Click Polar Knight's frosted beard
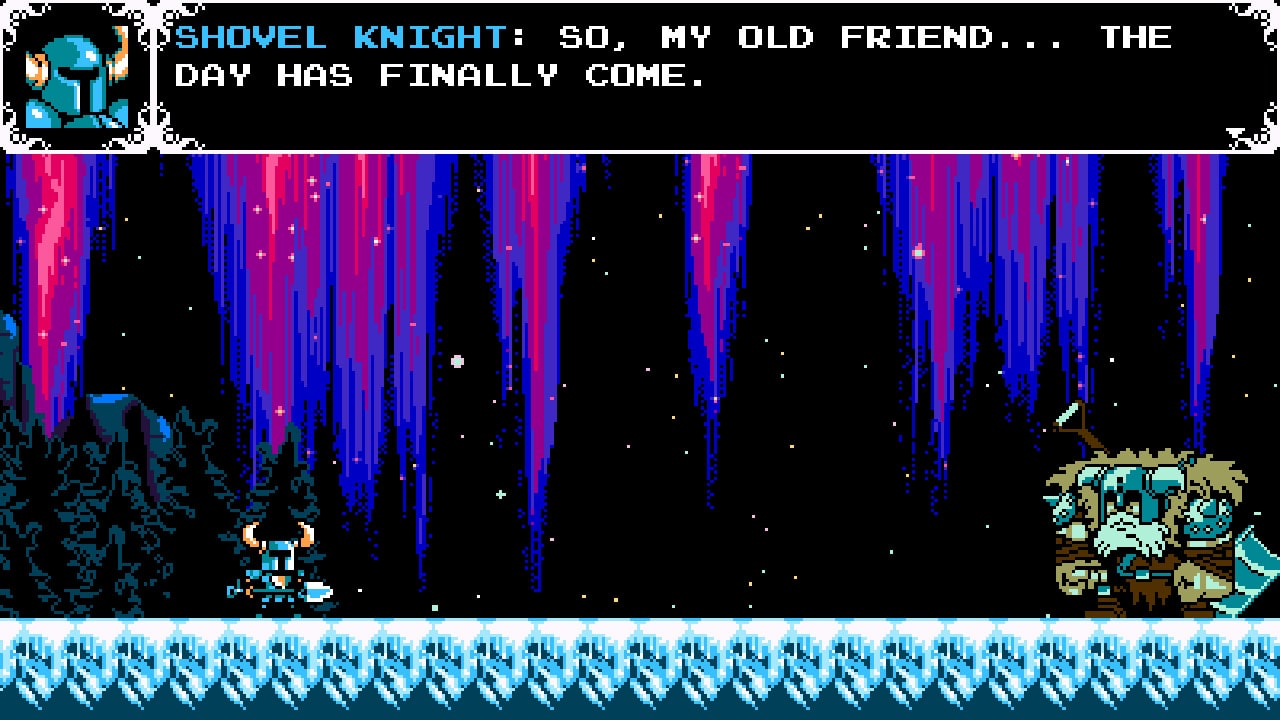Screen dimensions: 1280x720 coord(1128,540)
